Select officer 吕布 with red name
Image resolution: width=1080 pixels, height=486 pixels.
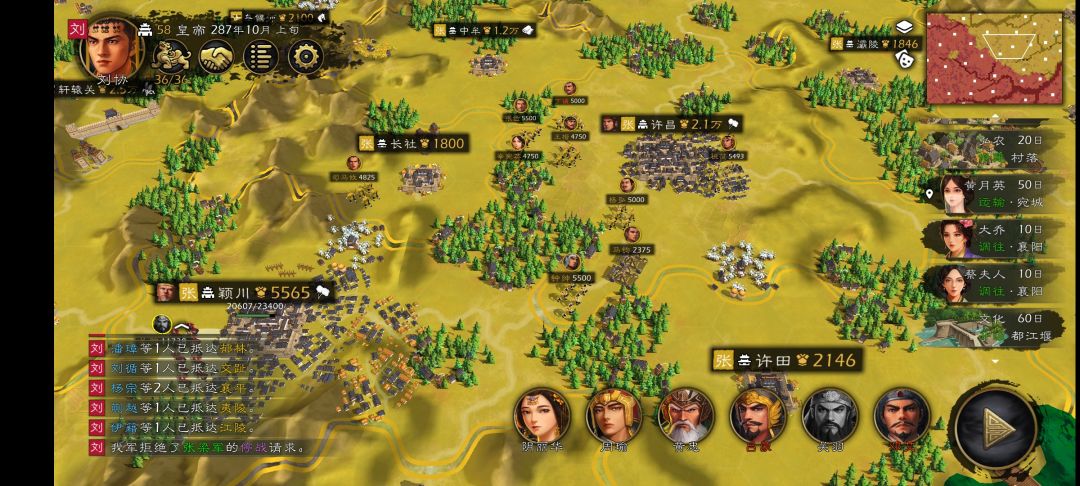pos(758,416)
